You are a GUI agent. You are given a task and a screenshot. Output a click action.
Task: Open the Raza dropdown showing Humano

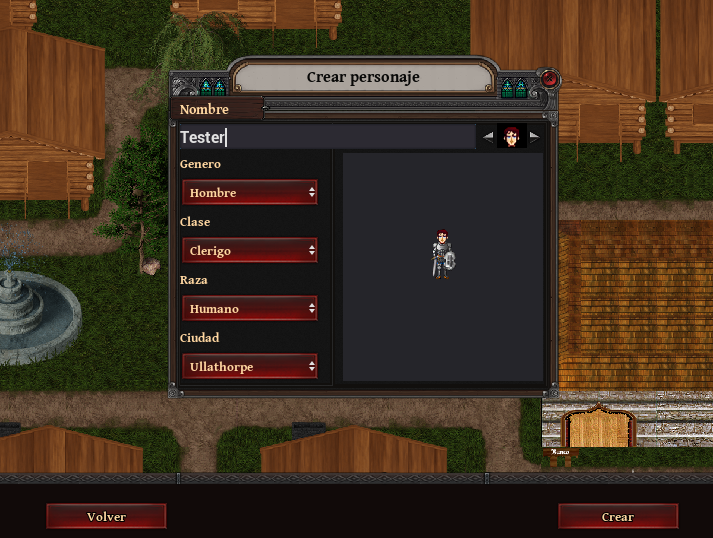(250, 308)
